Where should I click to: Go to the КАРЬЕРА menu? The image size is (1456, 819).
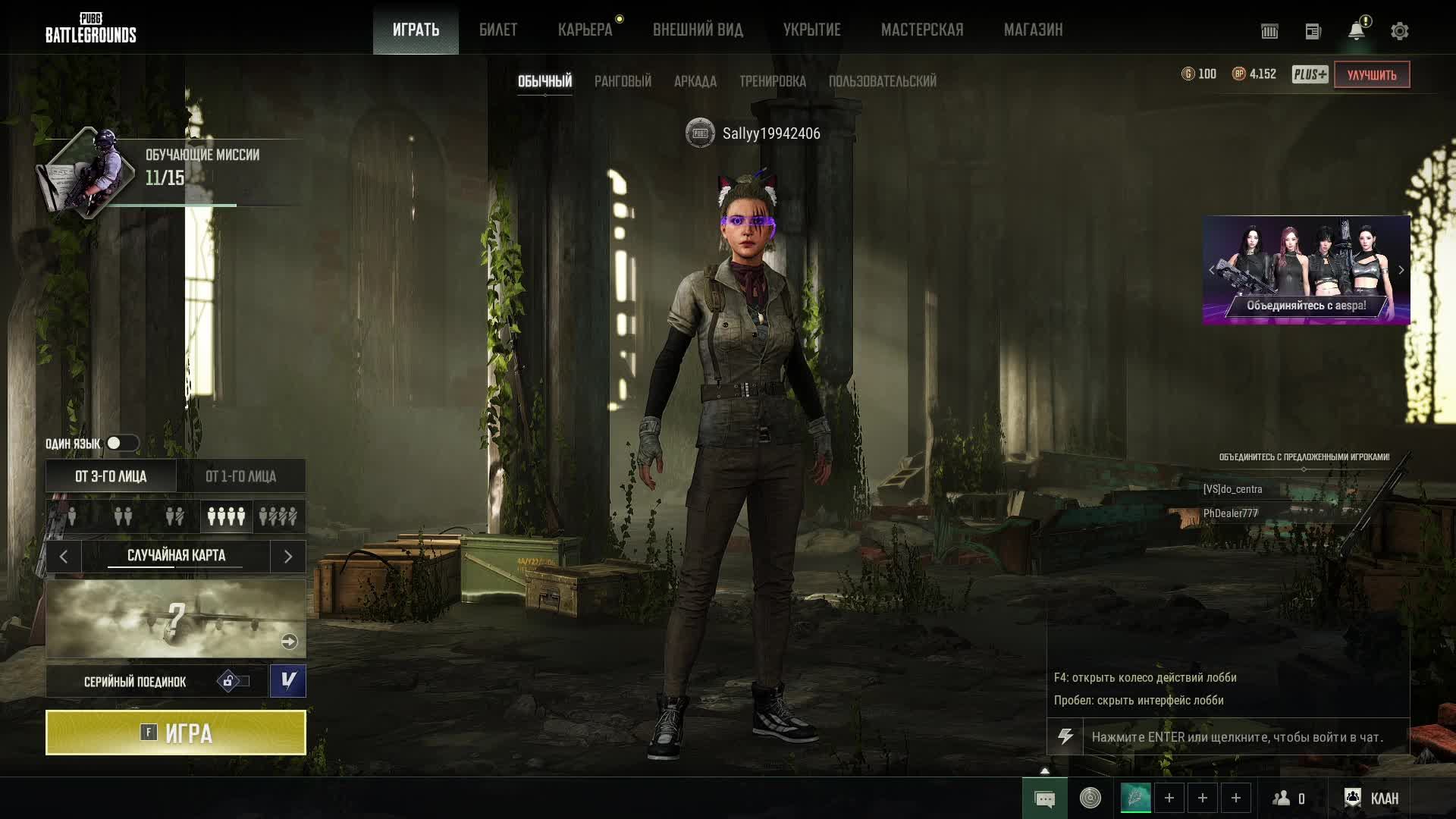pyautogui.click(x=585, y=30)
